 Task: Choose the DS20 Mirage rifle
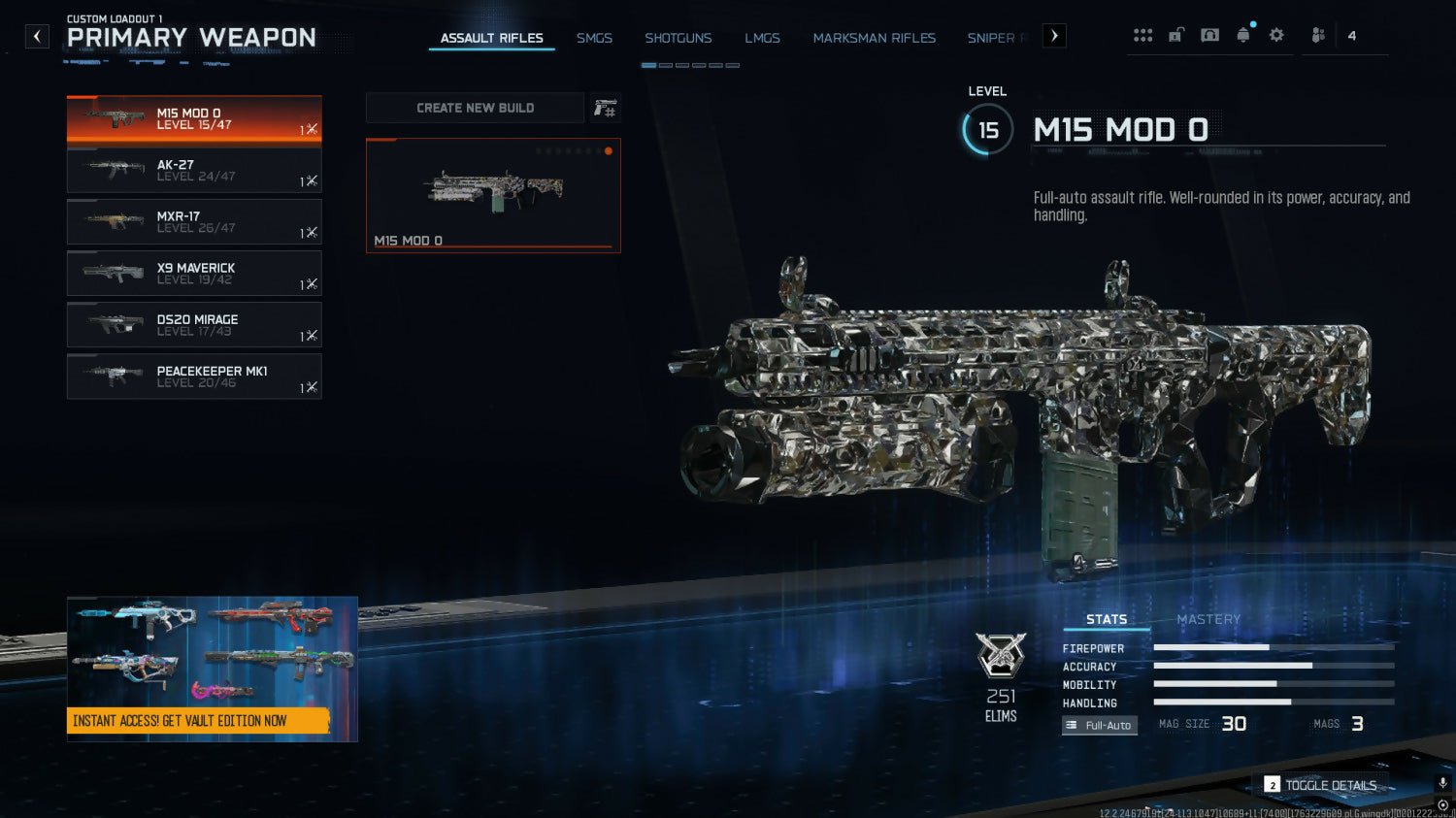point(194,325)
